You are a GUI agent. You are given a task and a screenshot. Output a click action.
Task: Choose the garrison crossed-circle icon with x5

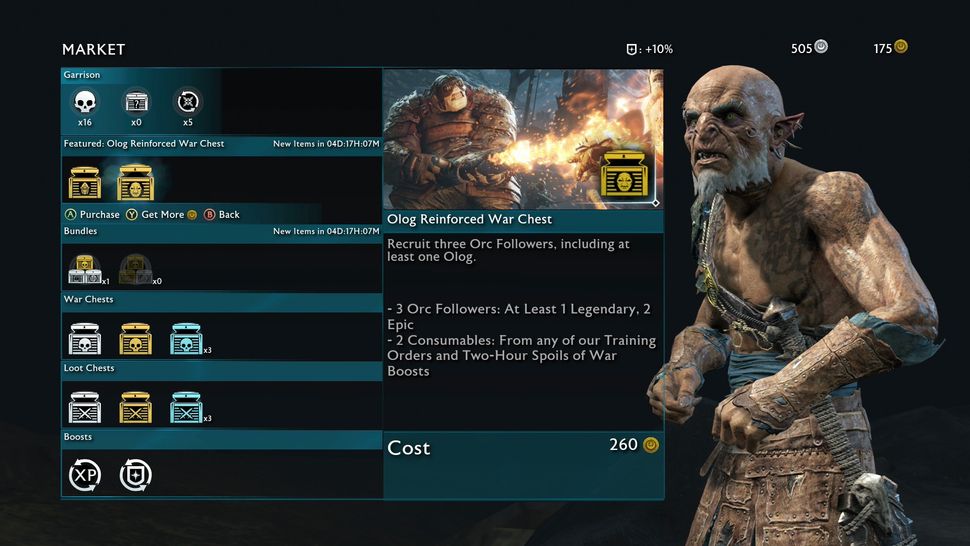pos(187,102)
